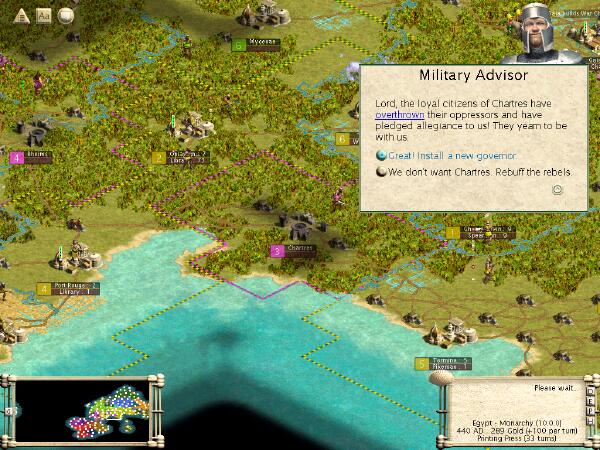The image size is (600, 450).
Task: Open the Civilopedia "Aa" button
Action: (x=43, y=15)
